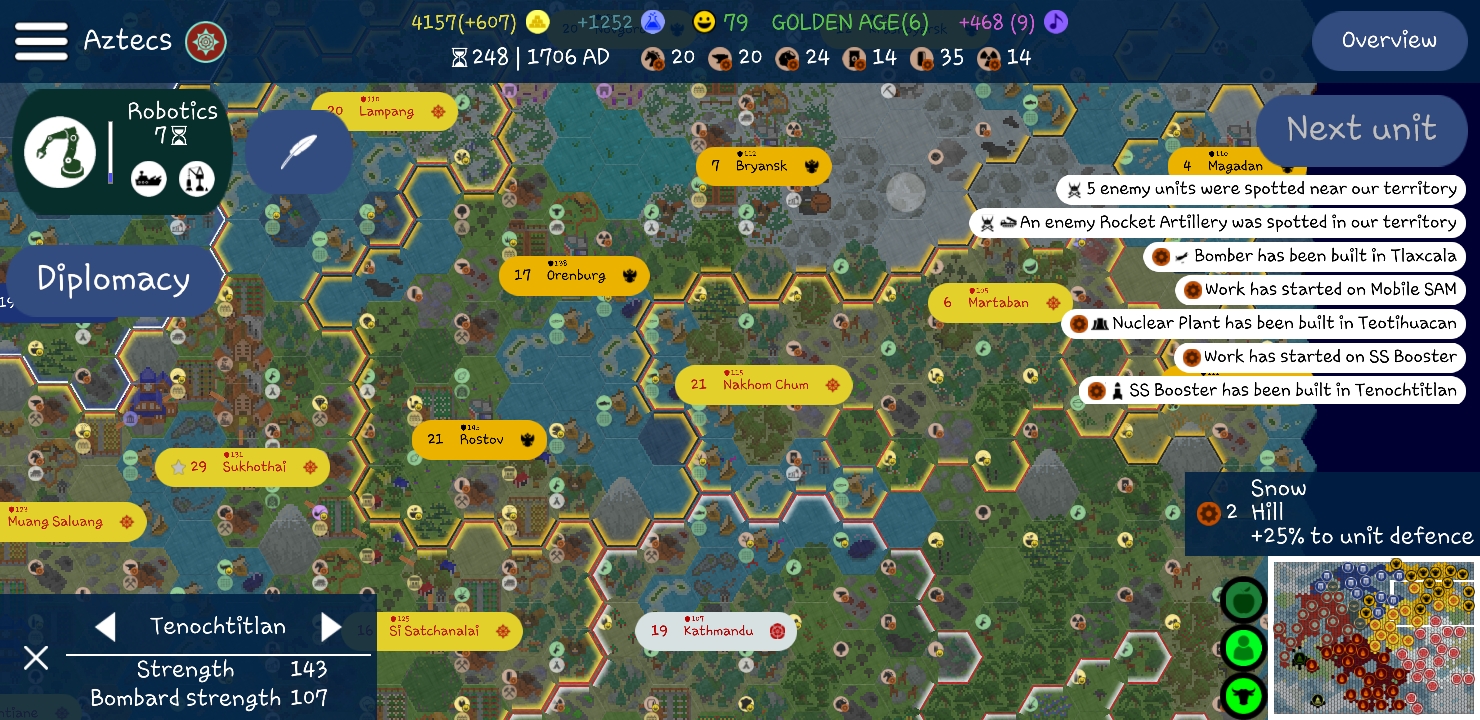
Task: Toggle tile yields with the apple minimap button
Action: tap(1243, 600)
